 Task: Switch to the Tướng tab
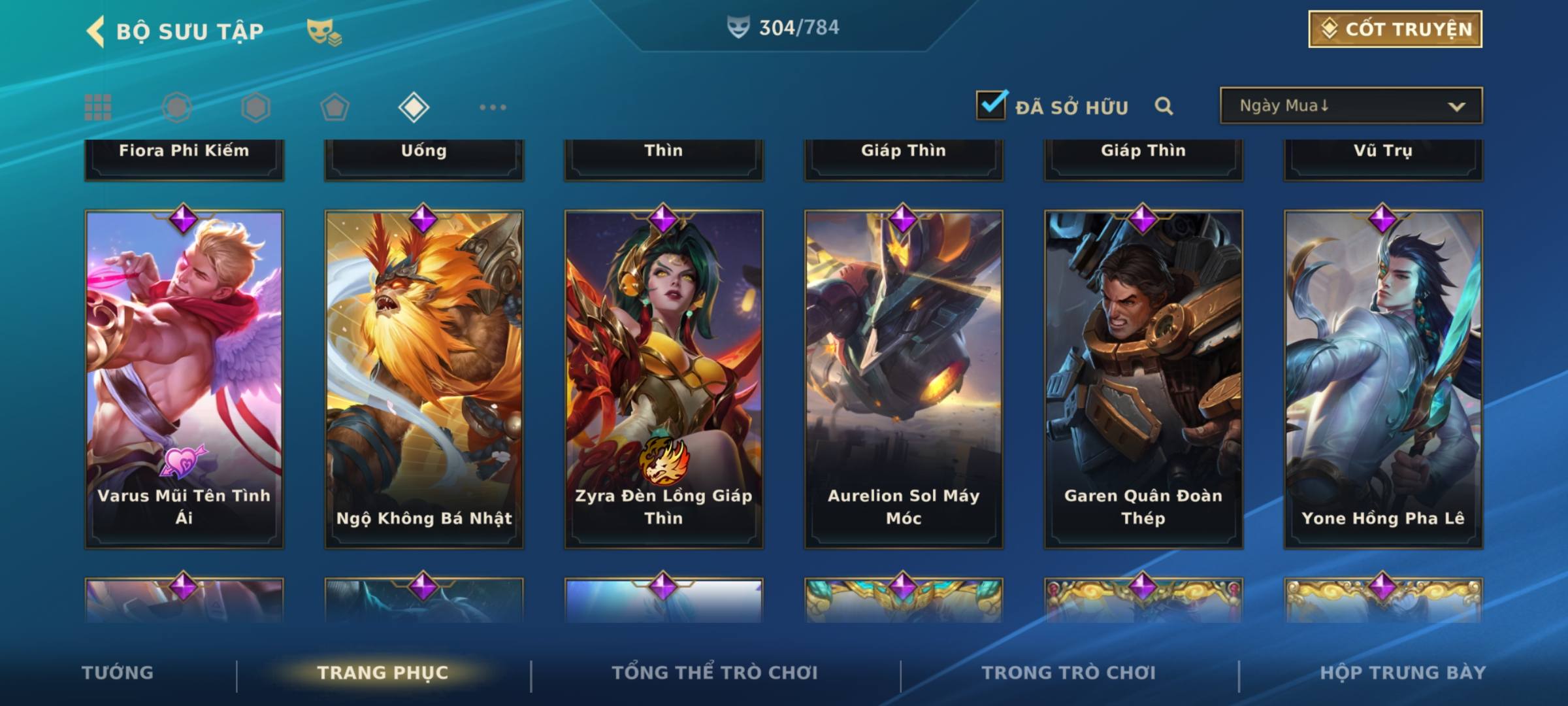(x=118, y=673)
